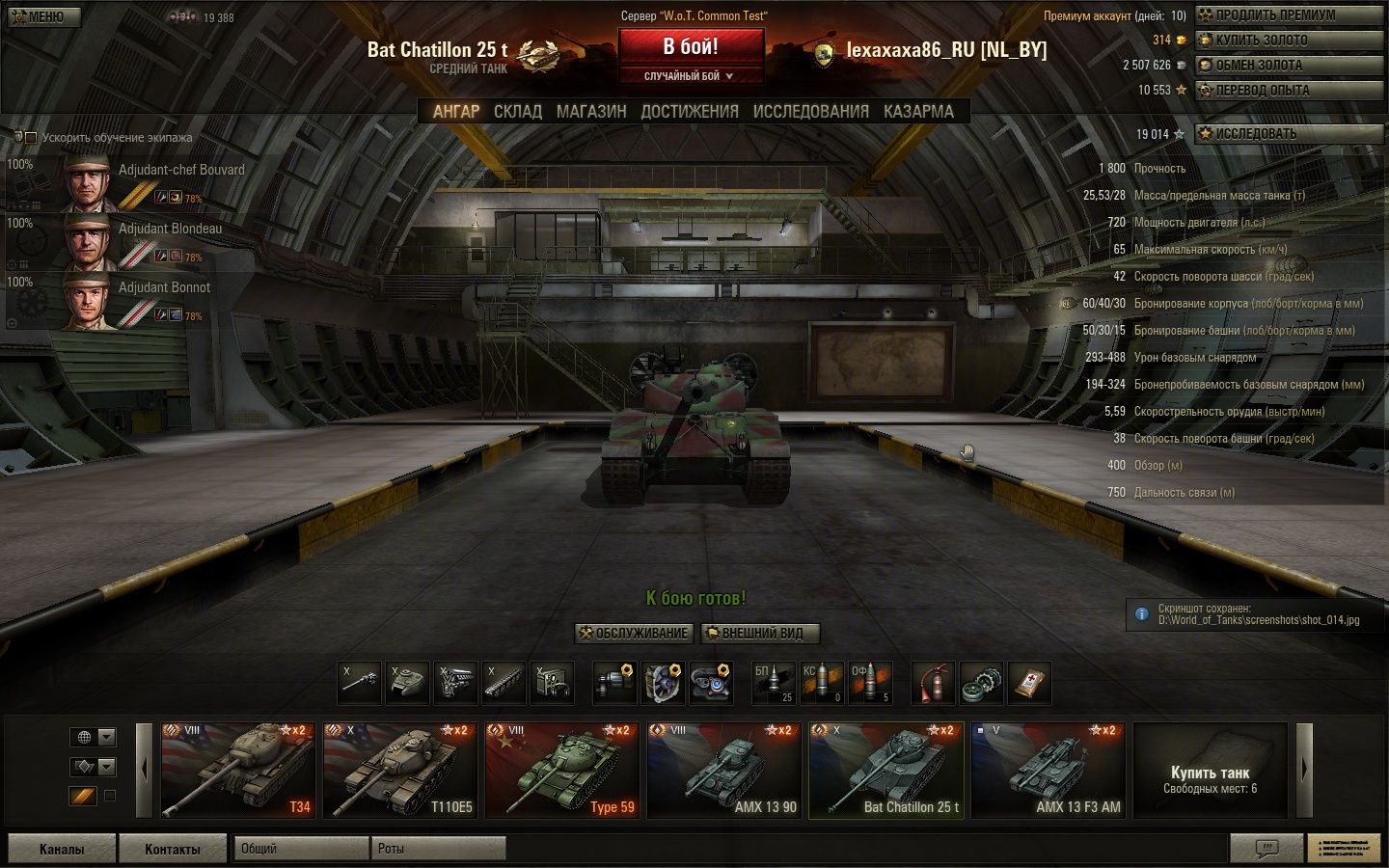The image size is (1389, 868).
Task: Go to the ДОСТИЖЕНИЯ tab
Action: (690, 112)
